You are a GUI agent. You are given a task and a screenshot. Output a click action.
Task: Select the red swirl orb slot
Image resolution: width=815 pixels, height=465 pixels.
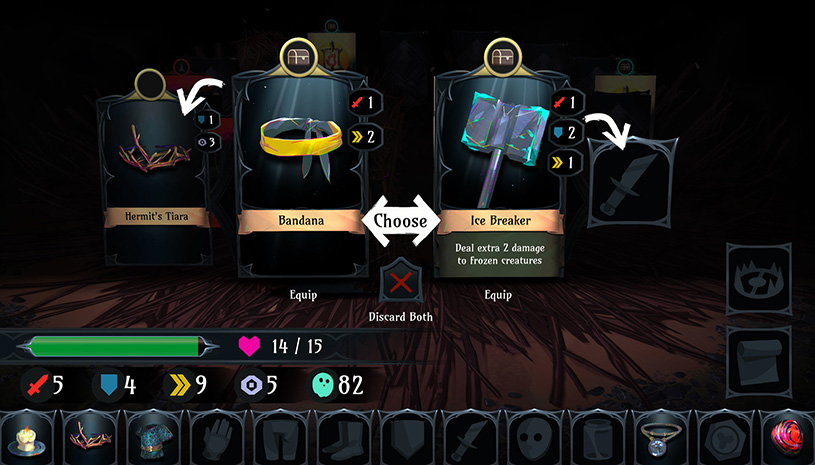(x=786, y=439)
